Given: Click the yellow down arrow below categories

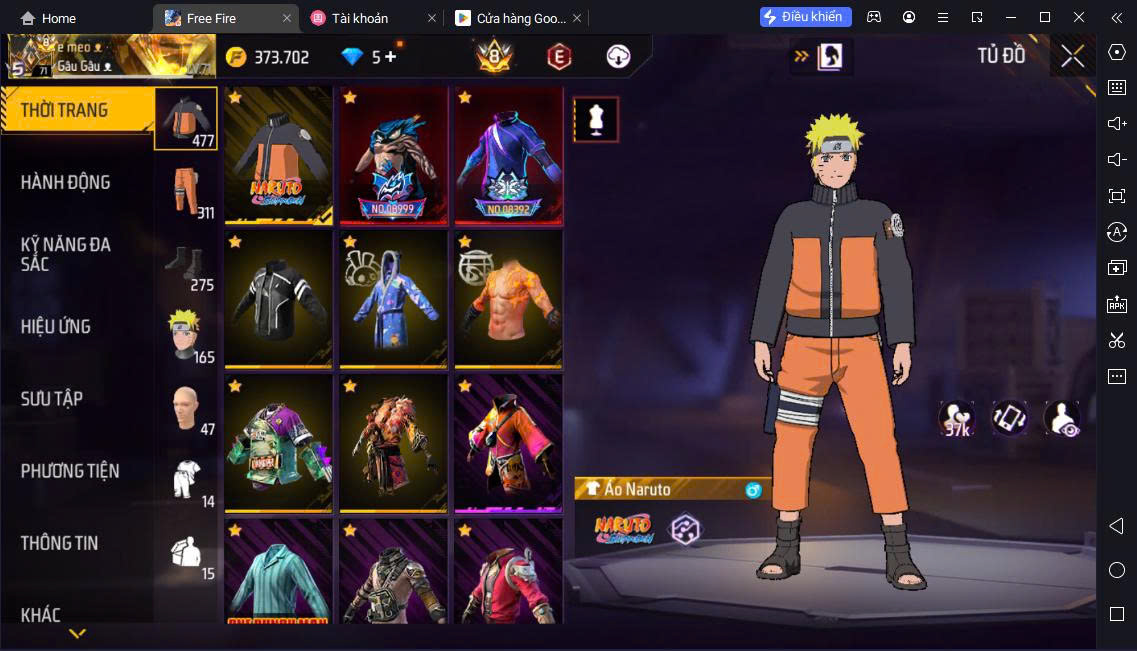Looking at the screenshot, I should 77,633.
